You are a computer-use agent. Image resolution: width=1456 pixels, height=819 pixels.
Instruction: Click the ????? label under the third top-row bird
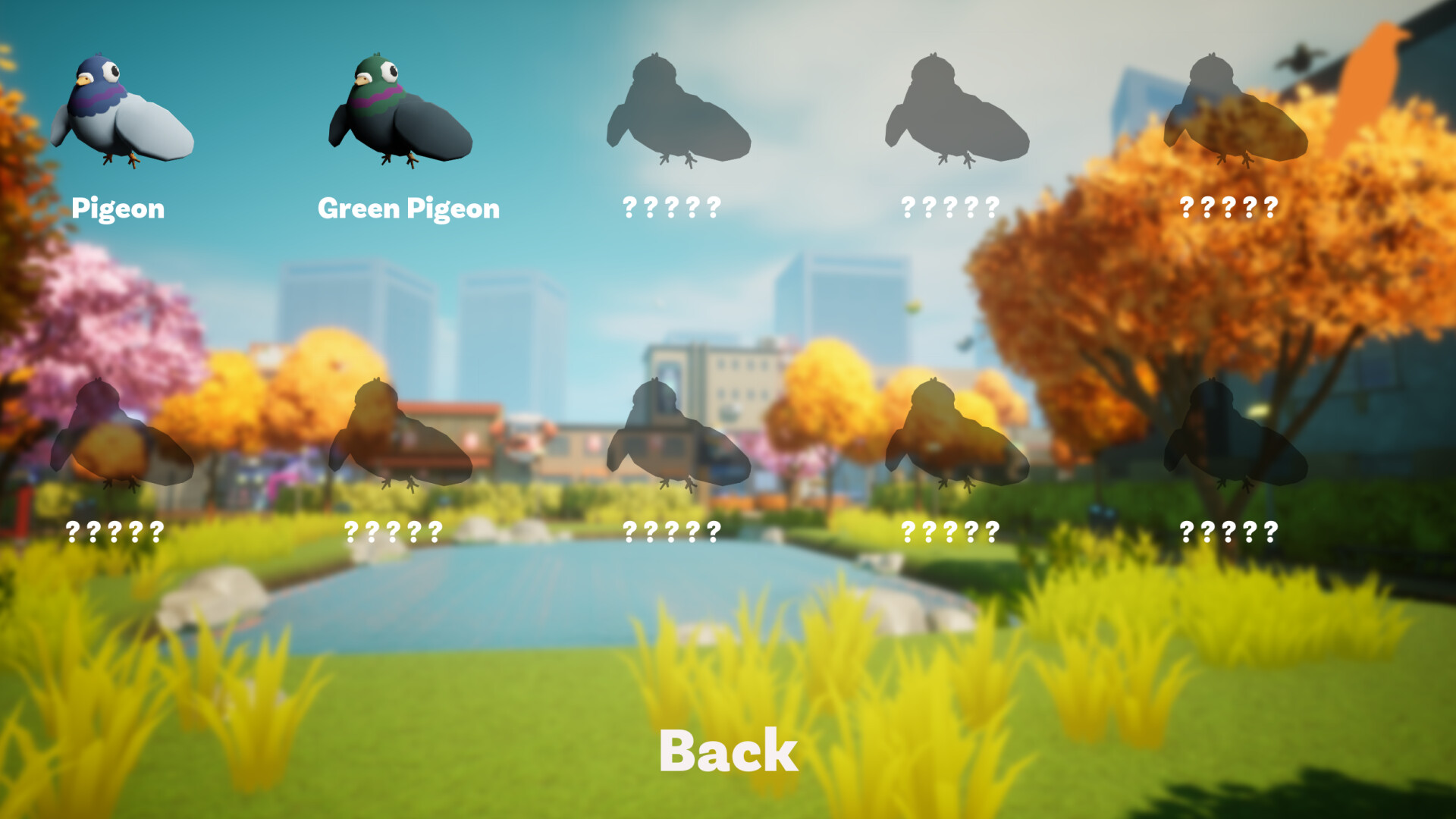(x=670, y=206)
